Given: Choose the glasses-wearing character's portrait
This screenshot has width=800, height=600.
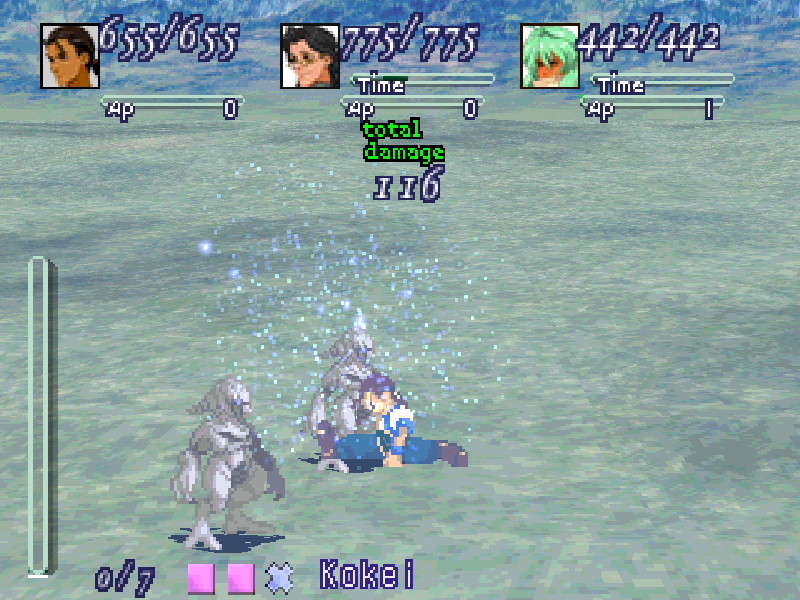Looking at the screenshot, I should (310, 56).
